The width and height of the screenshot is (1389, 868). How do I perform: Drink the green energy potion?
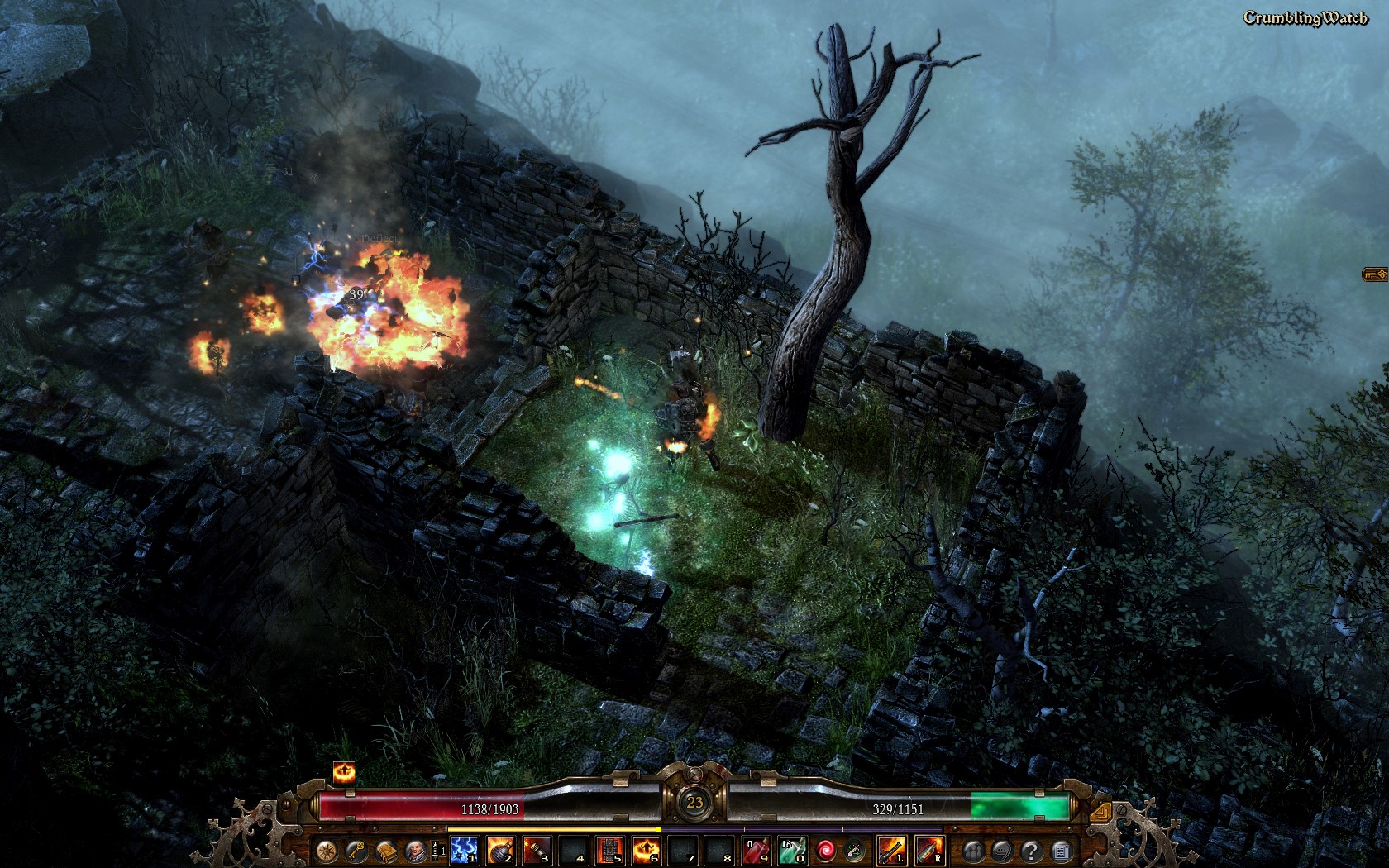(x=792, y=850)
